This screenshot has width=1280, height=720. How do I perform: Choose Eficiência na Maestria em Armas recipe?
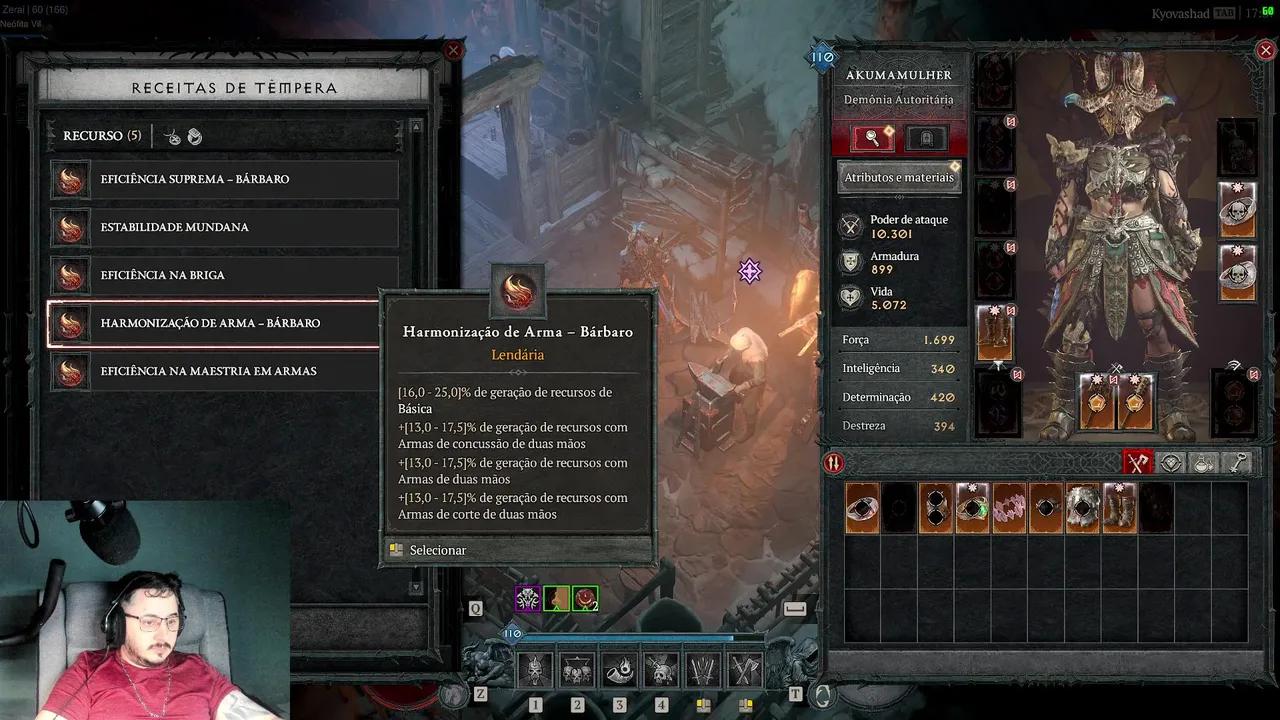(x=224, y=371)
